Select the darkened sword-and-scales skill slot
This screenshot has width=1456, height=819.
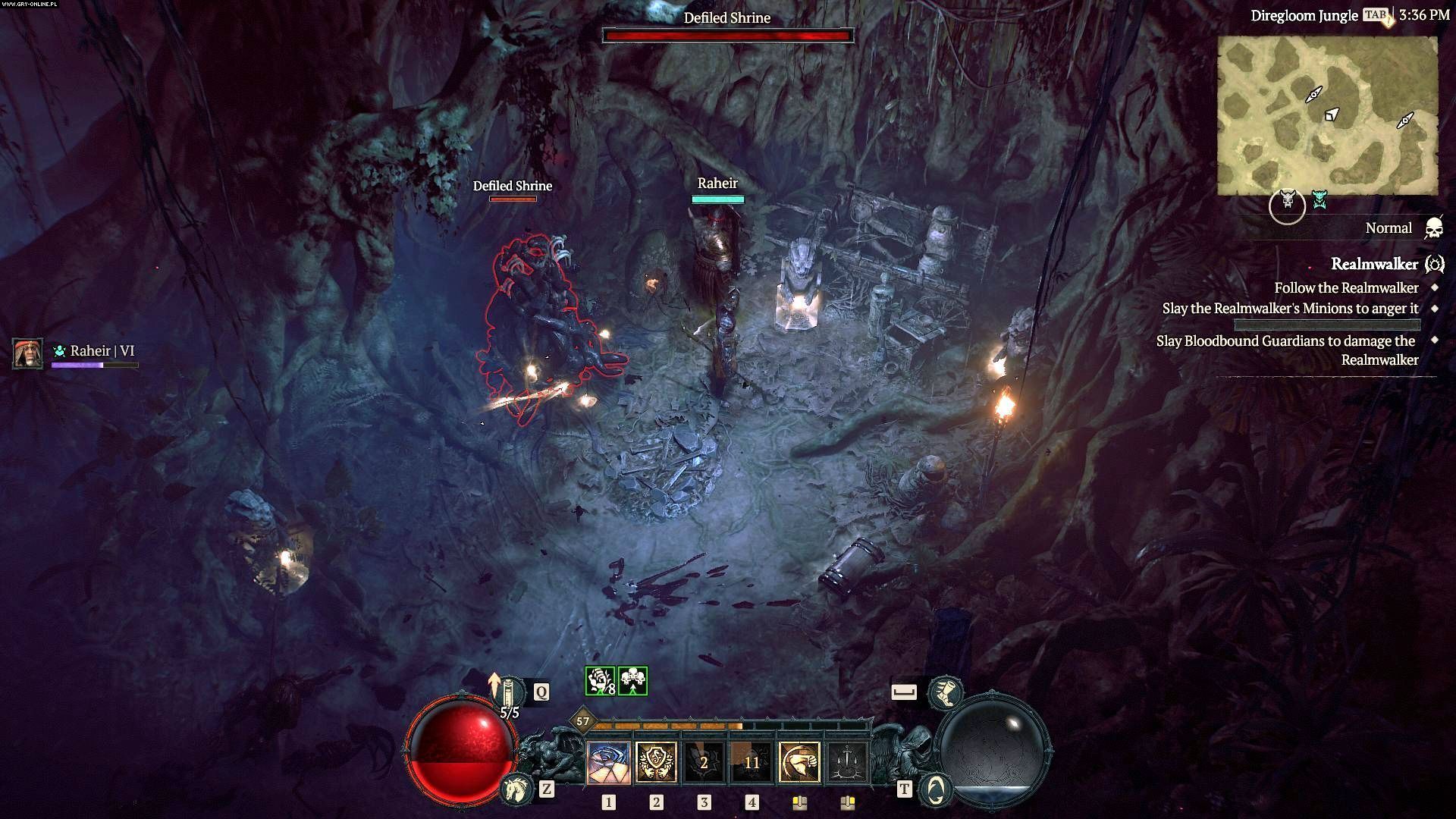click(x=847, y=761)
